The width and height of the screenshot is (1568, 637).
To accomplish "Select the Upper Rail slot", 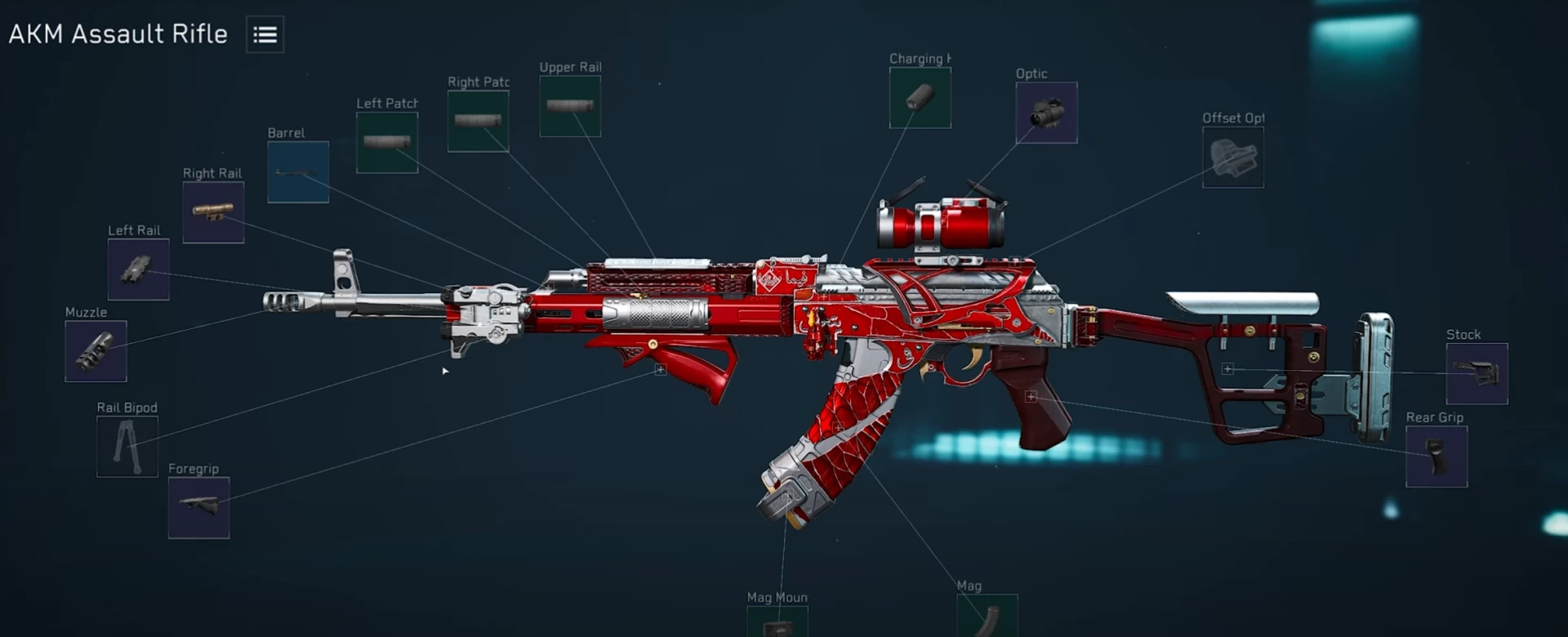I will 570,106.
